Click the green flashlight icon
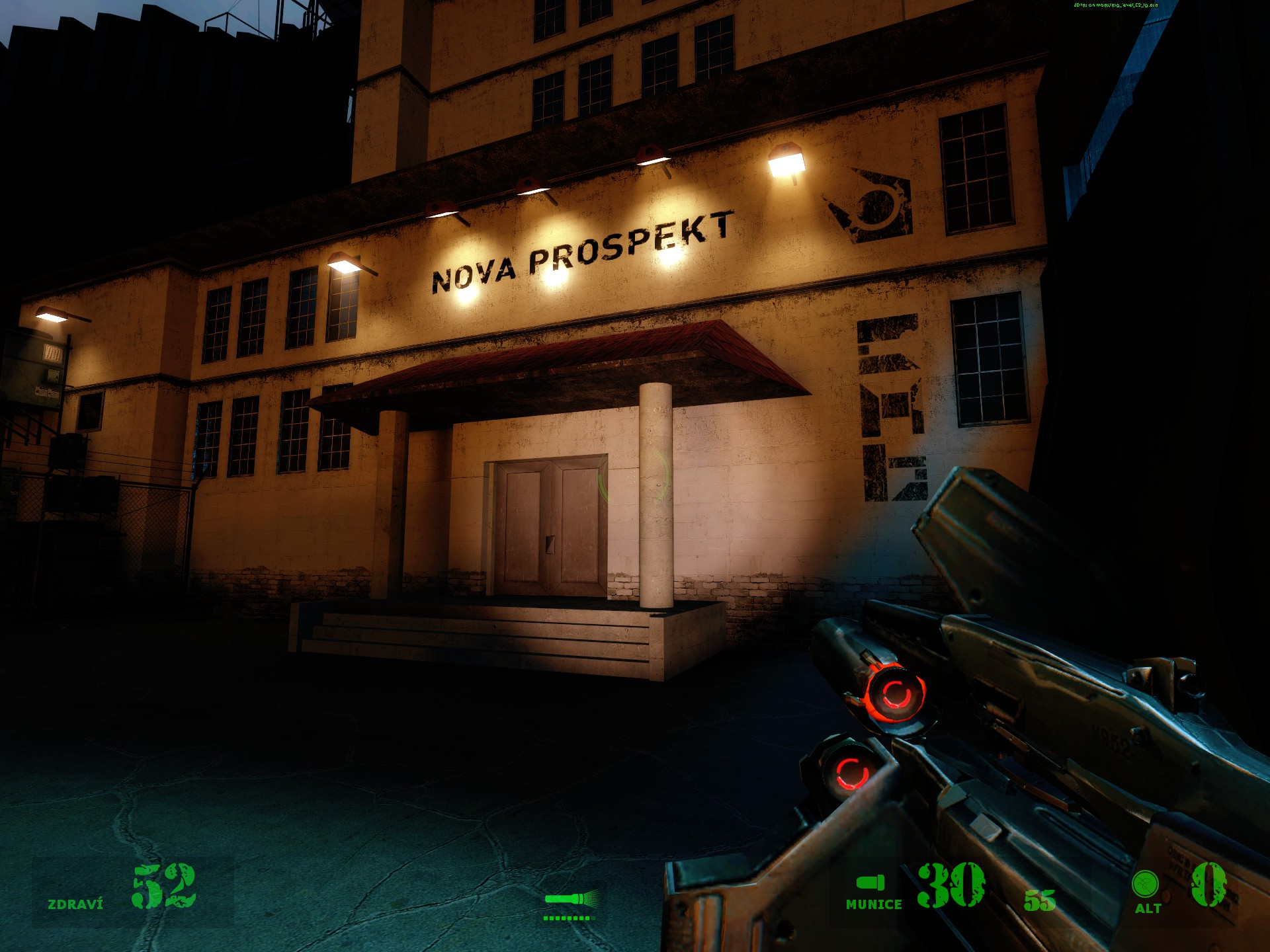 tap(571, 898)
